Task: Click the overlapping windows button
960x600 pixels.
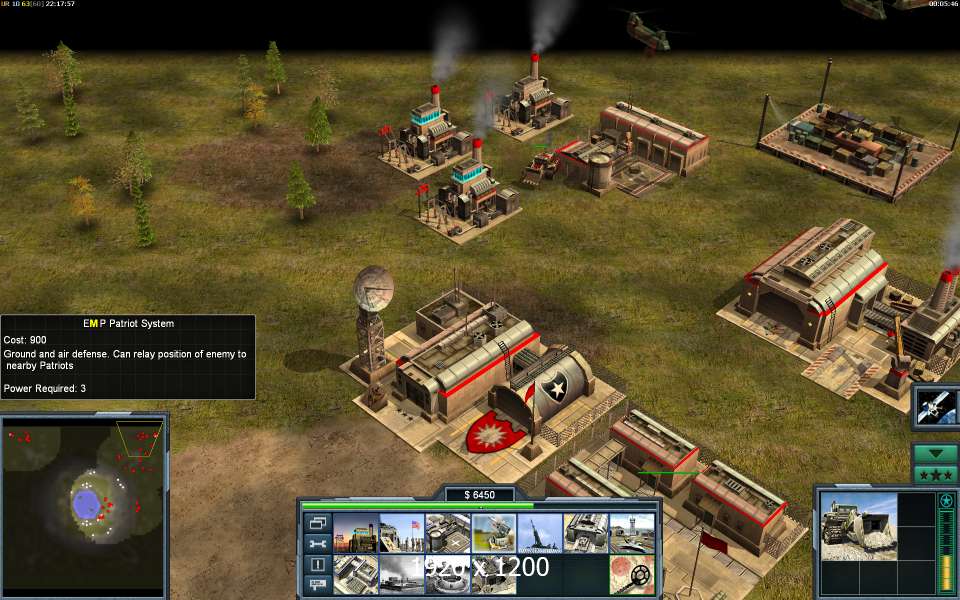Action: [318, 523]
